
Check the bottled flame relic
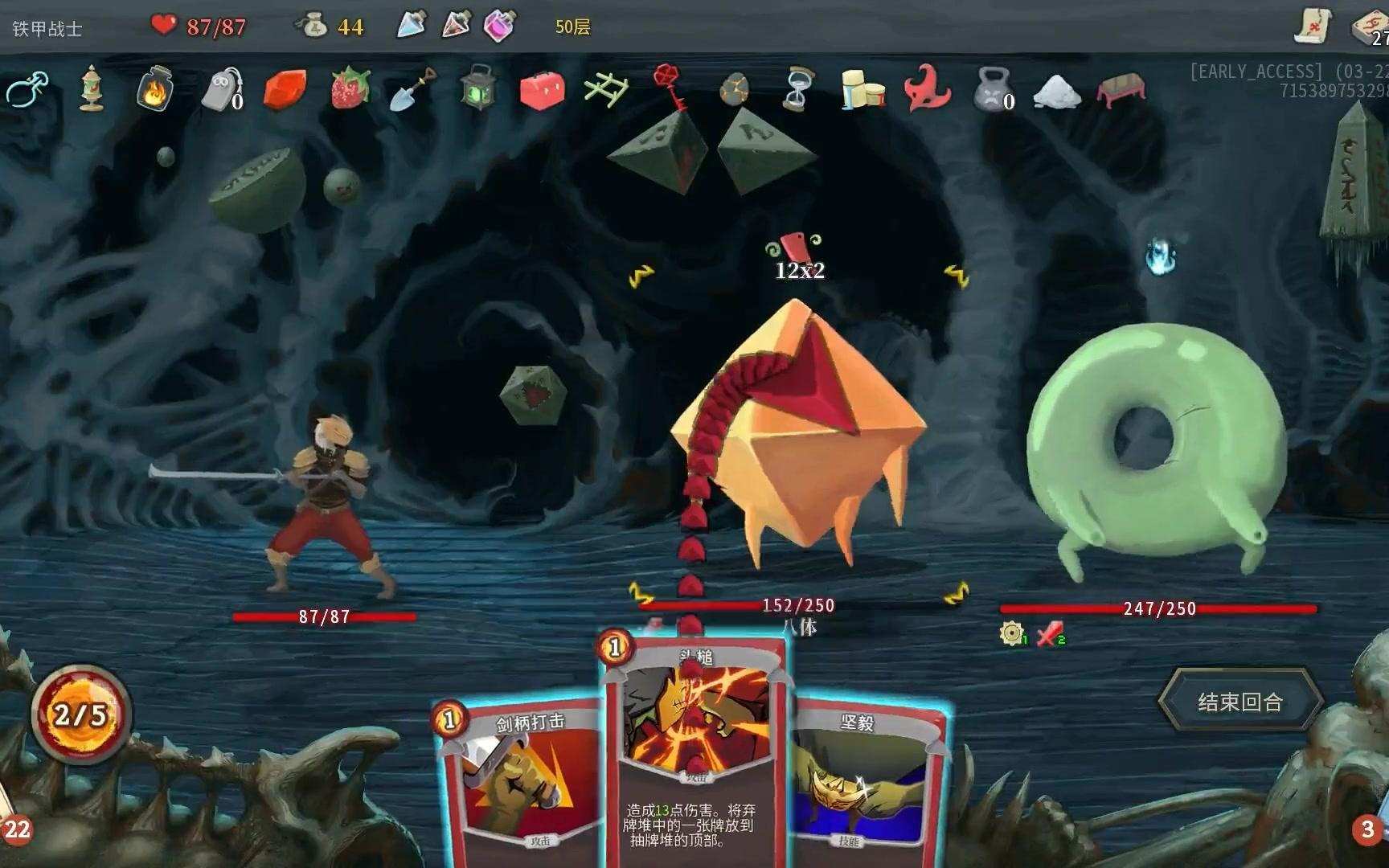pos(154,88)
